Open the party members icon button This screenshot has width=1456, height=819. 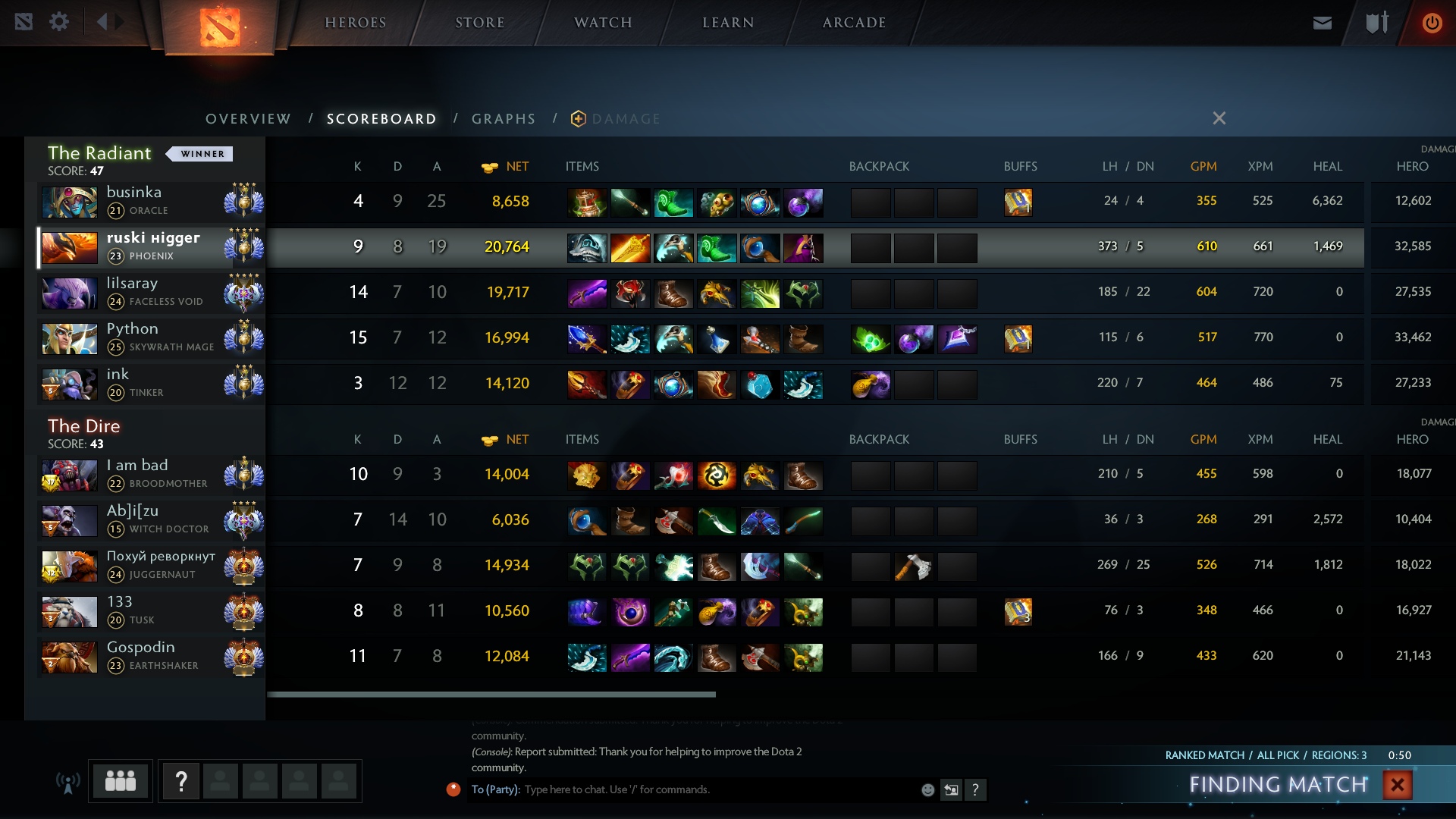(x=121, y=781)
